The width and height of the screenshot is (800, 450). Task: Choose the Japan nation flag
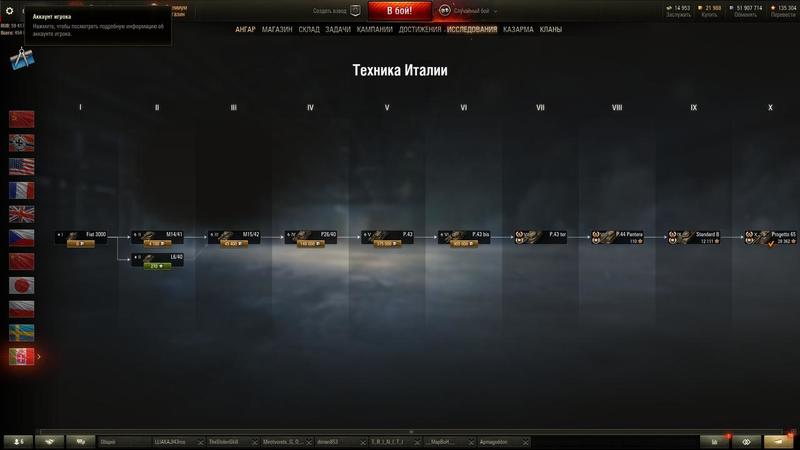(x=21, y=285)
